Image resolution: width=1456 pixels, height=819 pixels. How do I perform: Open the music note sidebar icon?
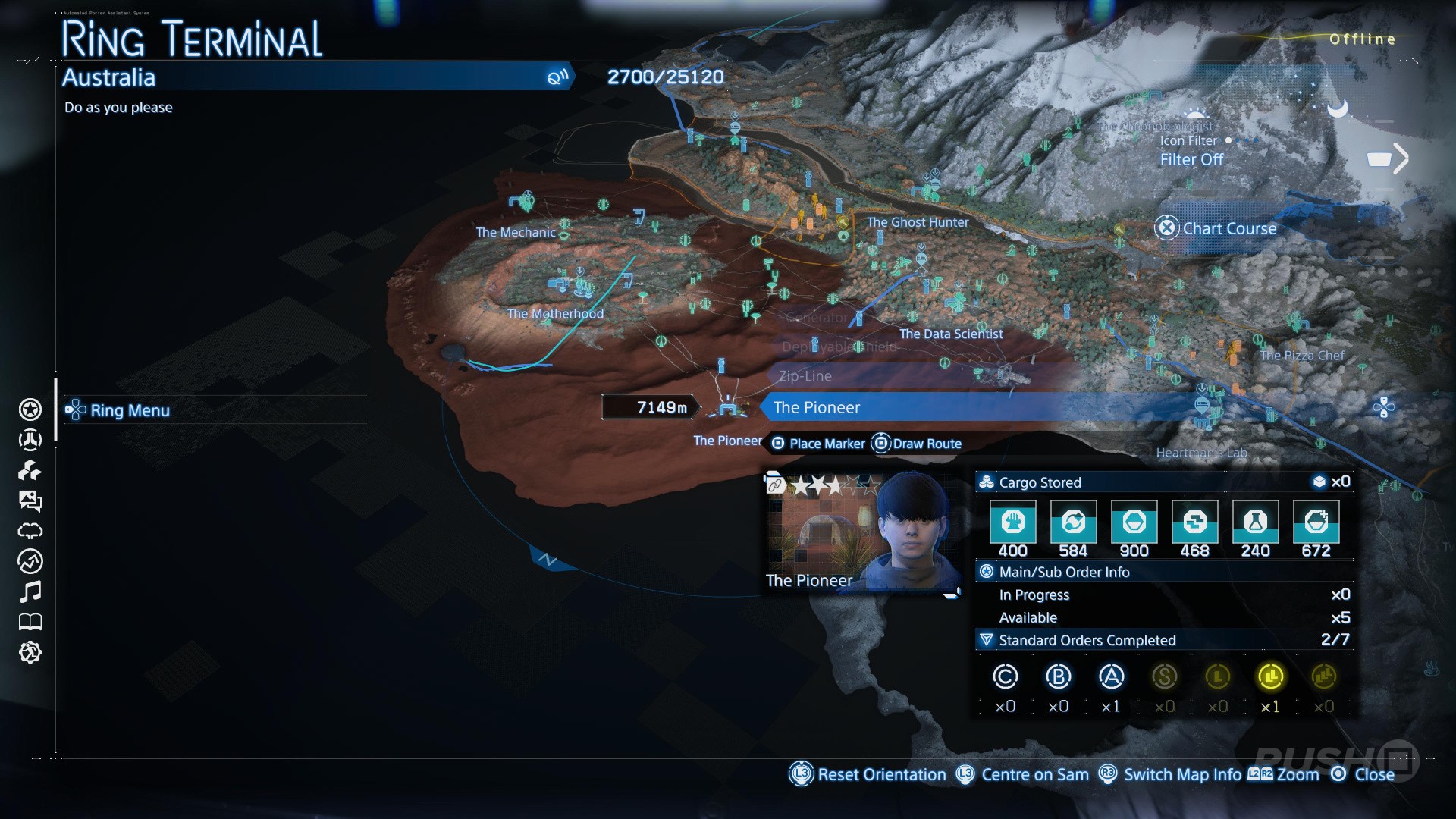pos(30,591)
